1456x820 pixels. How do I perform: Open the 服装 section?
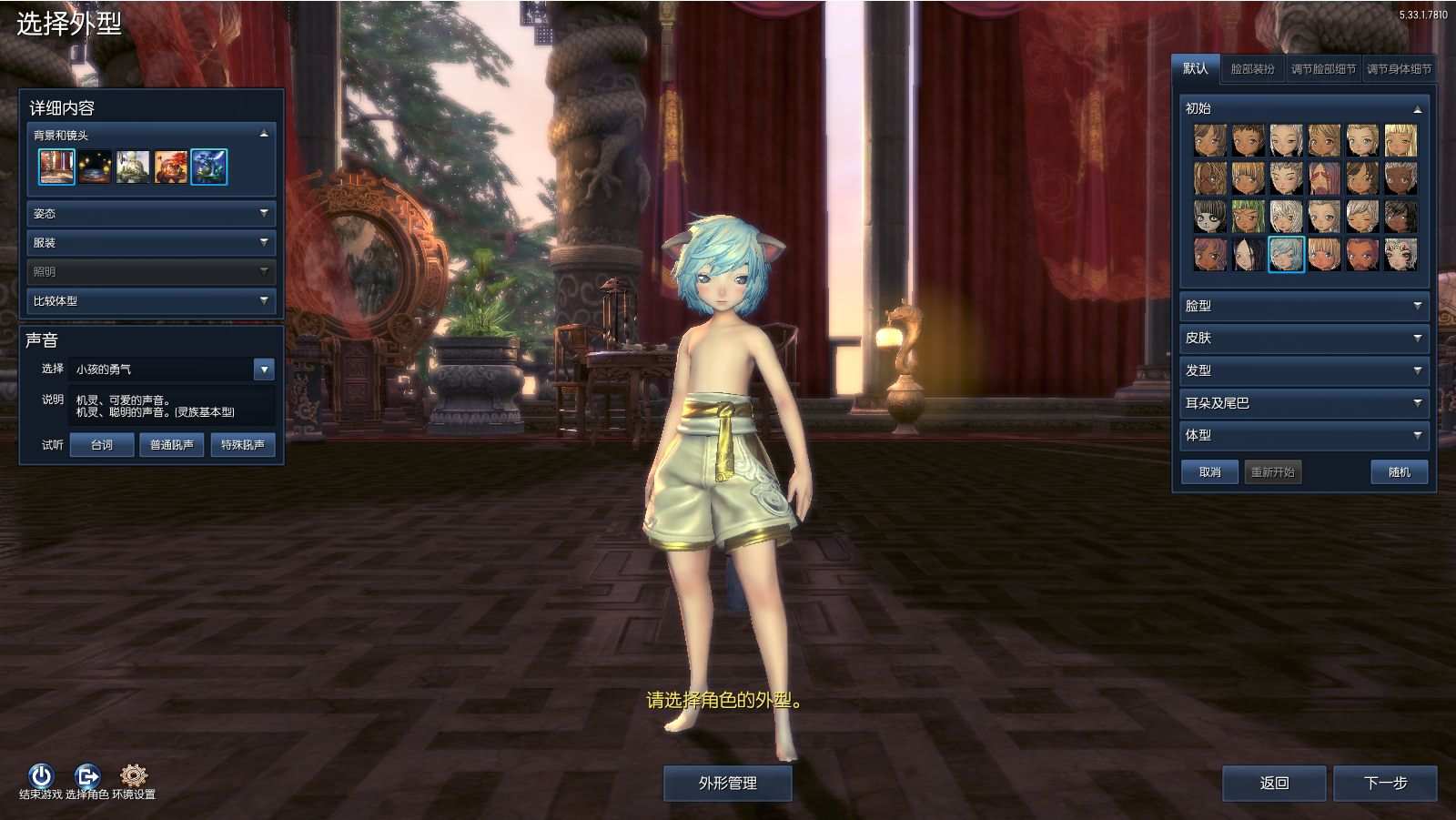148,243
